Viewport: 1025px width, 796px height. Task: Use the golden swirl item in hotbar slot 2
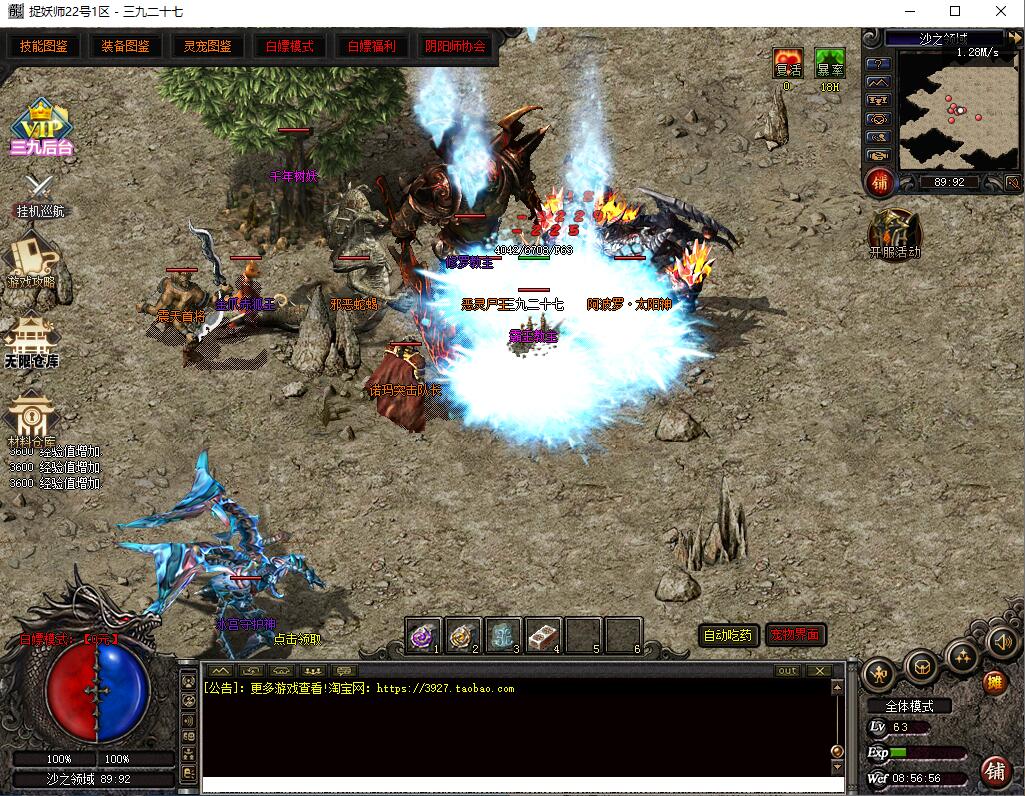tap(464, 635)
